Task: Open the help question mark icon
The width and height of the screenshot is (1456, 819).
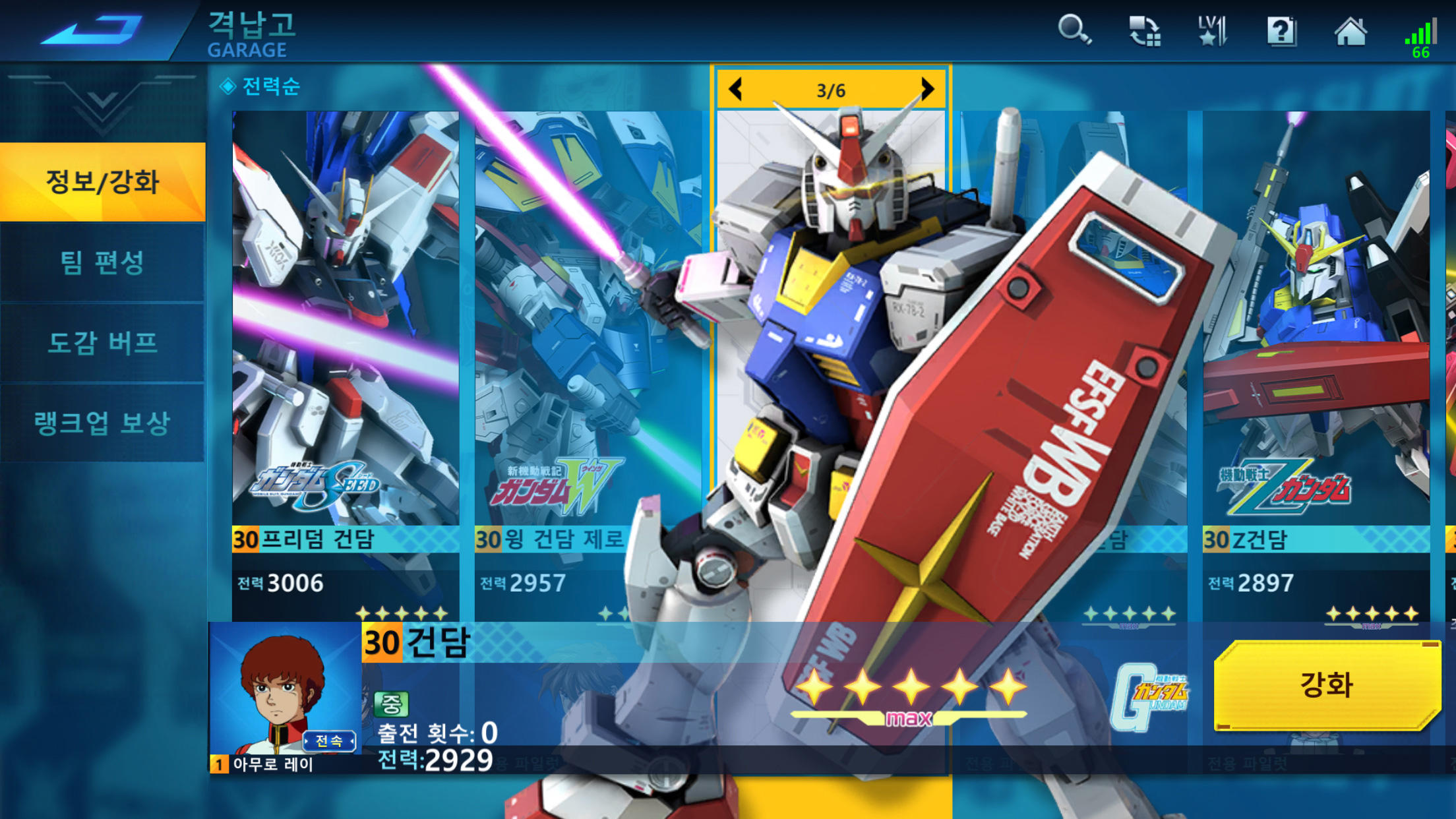Action: point(1282,31)
